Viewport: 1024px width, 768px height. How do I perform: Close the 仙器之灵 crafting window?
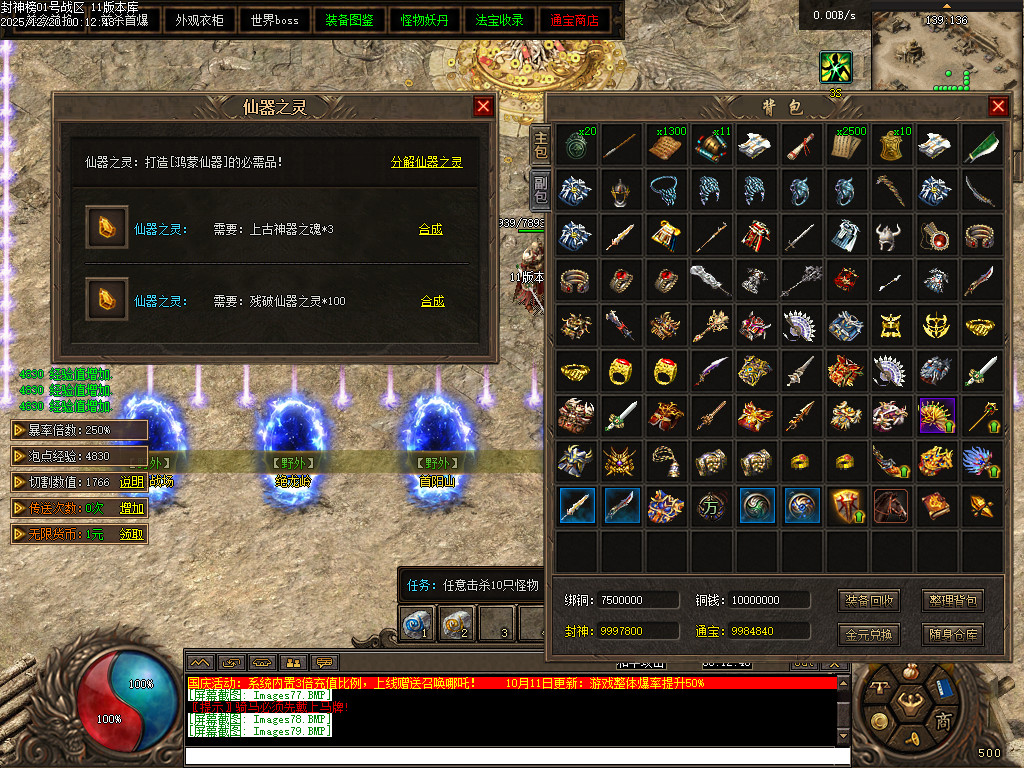click(x=484, y=106)
